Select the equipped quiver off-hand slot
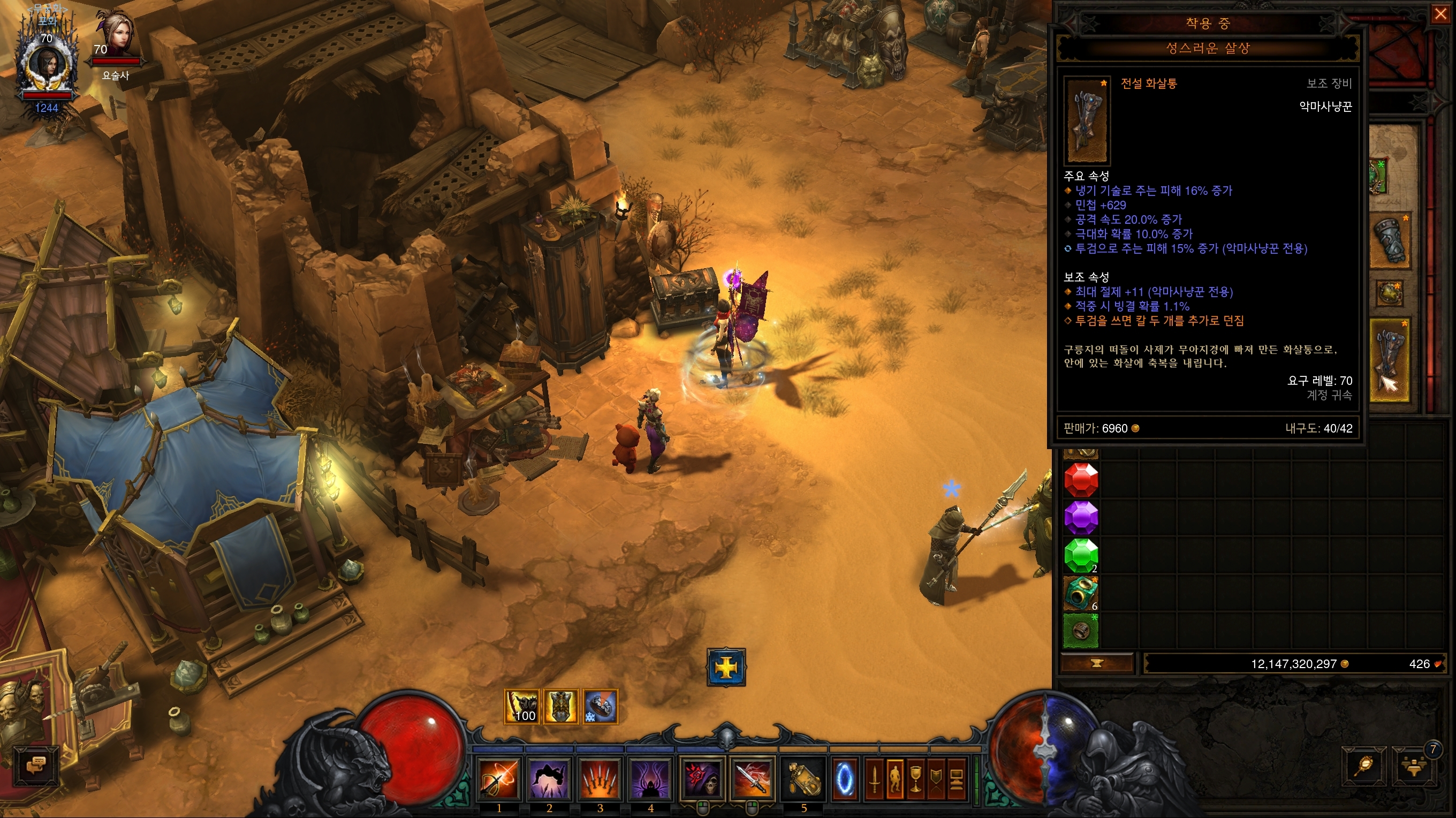 (x=1390, y=360)
